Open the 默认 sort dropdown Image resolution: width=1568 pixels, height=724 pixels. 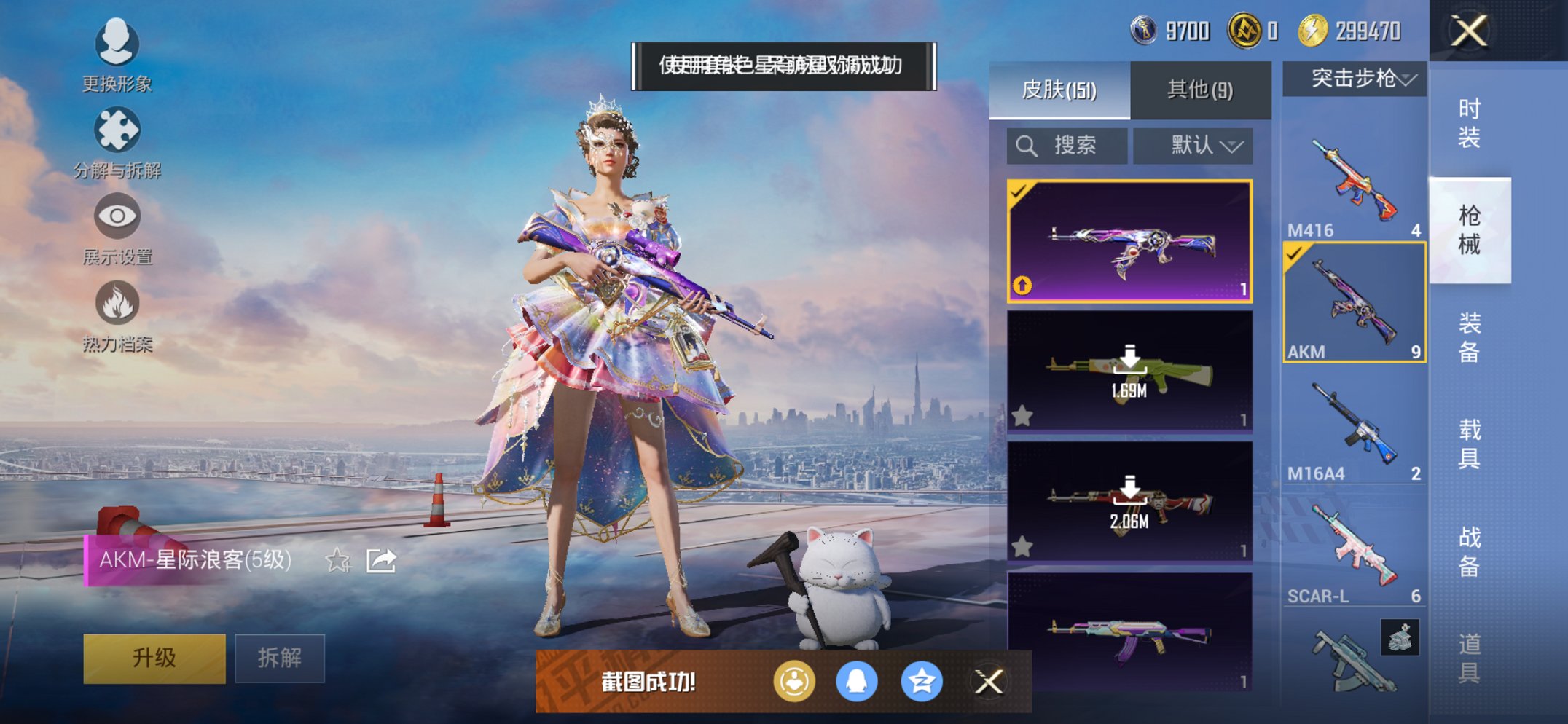tap(1193, 146)
